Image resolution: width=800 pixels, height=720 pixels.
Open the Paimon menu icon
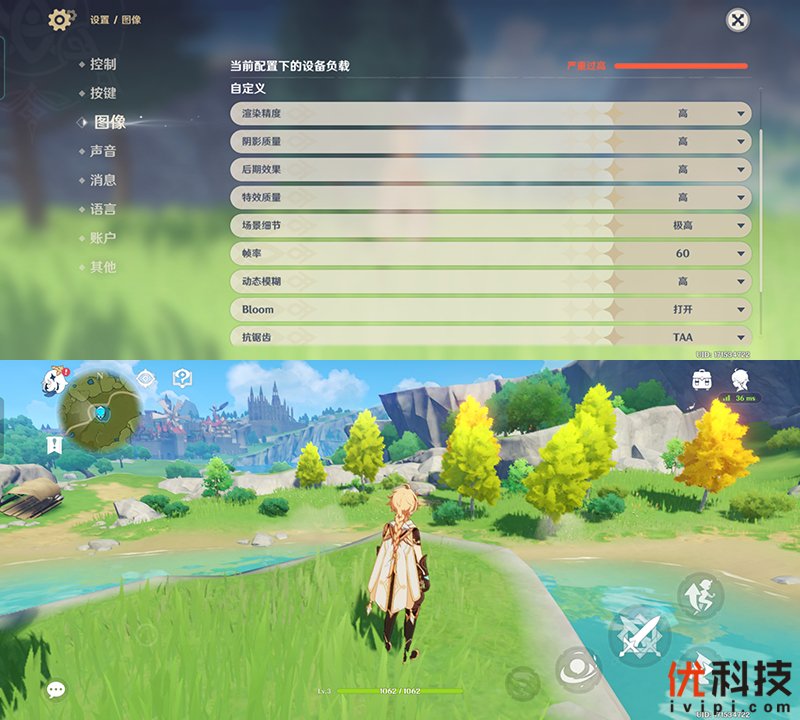click(55, 380)
